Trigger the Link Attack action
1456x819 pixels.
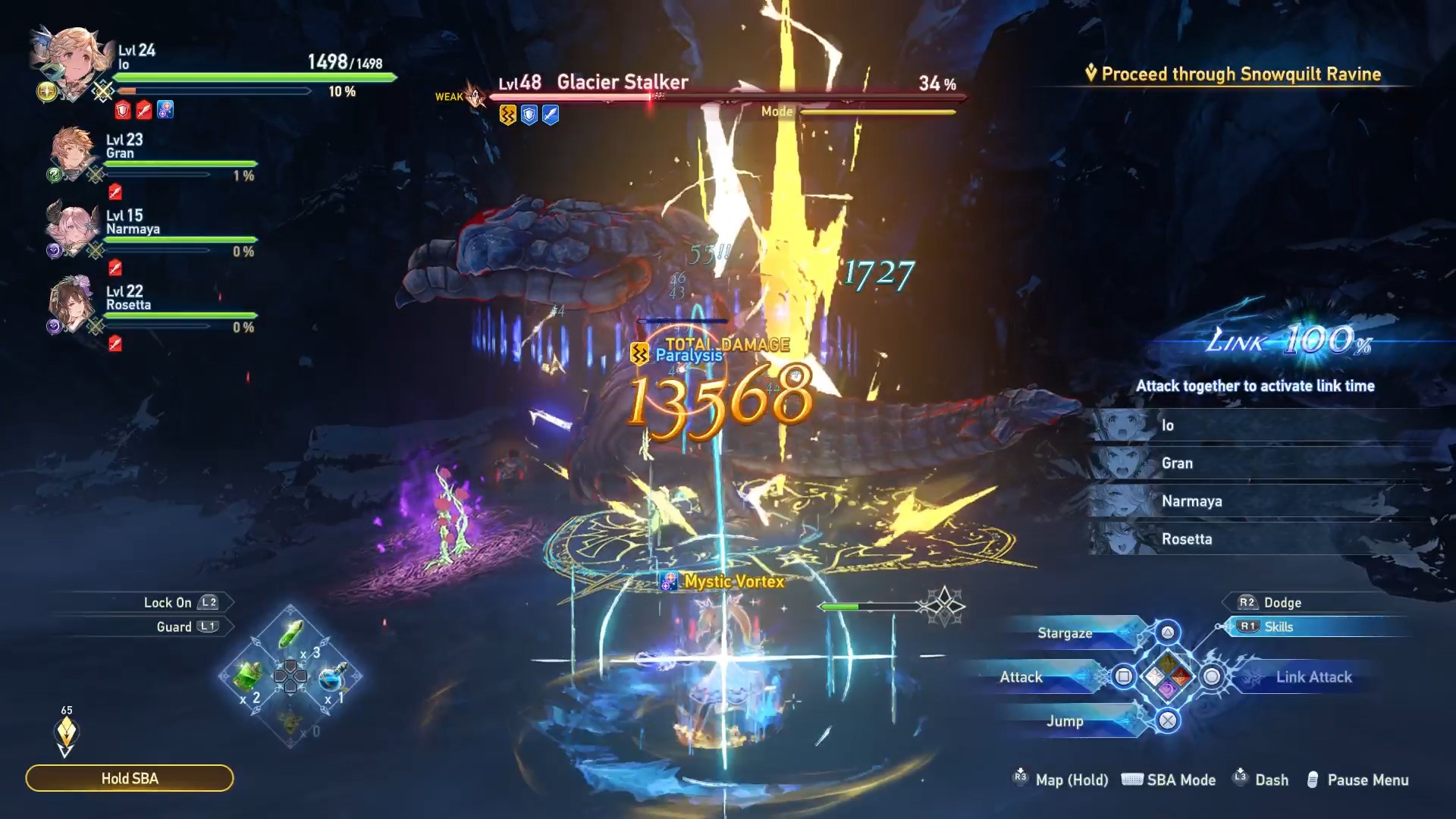click(1313, 677)
